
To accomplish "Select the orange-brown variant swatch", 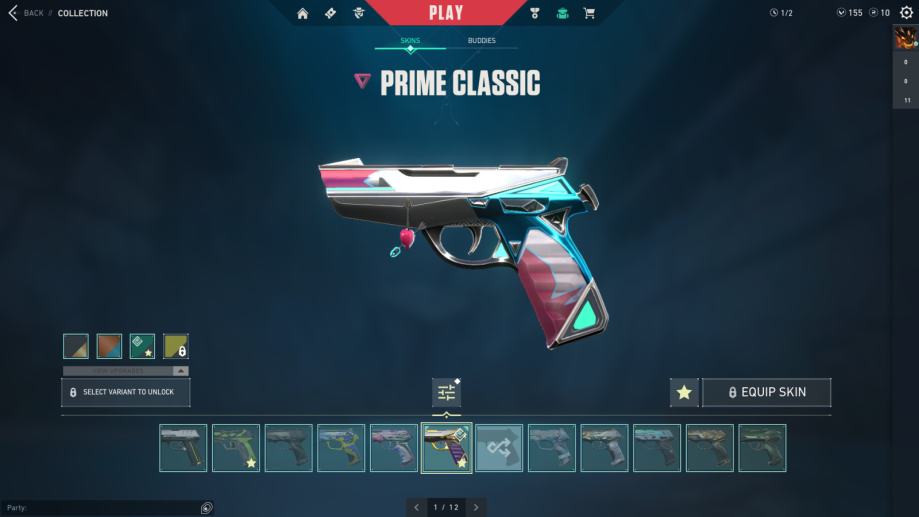I will 109,346.
